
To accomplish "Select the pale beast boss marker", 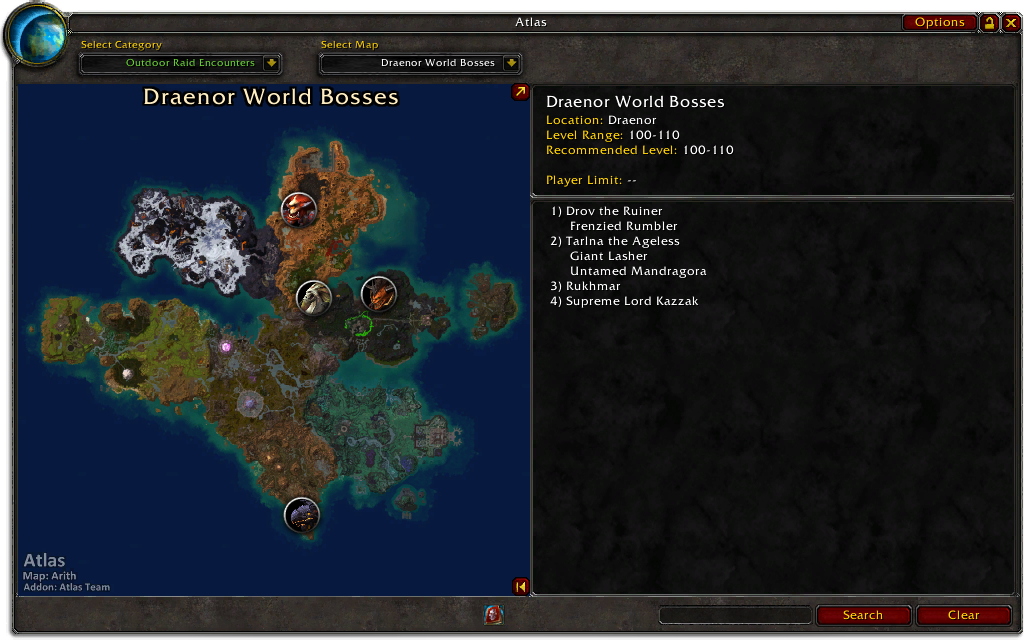I will [x=314, y=297].
